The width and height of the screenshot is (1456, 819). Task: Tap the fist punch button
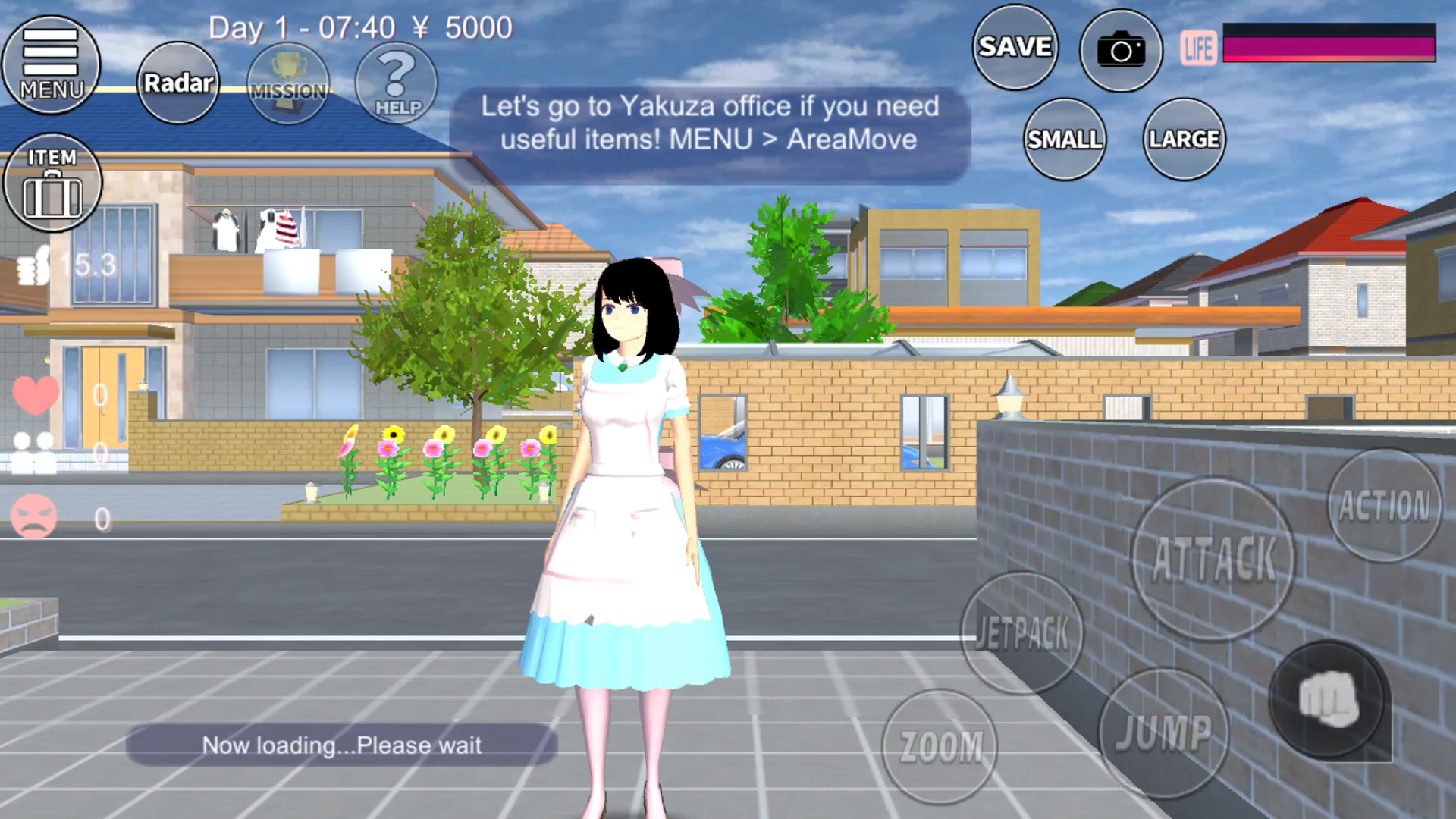pos(1329,701)
